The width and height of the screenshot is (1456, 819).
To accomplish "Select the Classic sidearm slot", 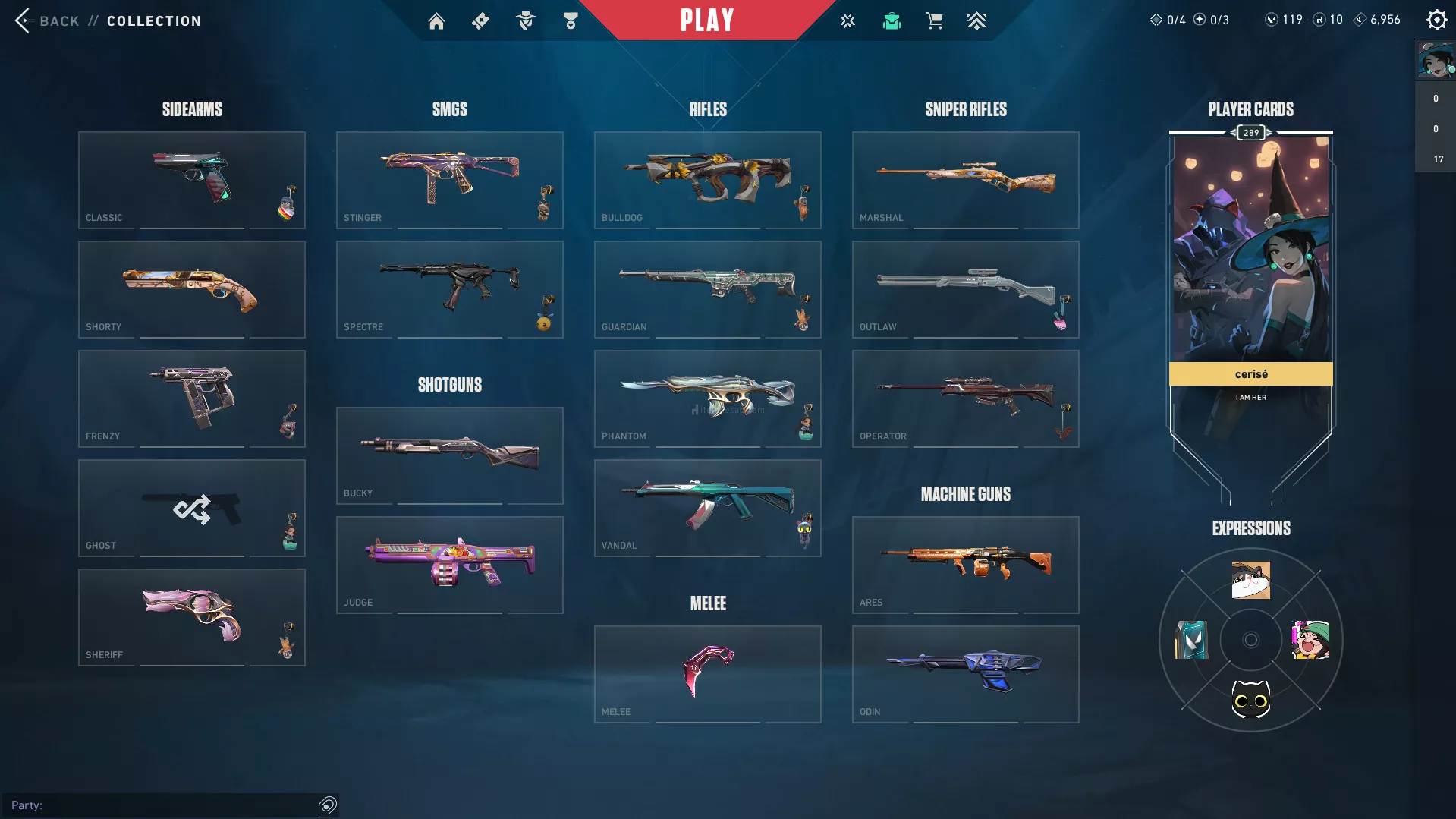I will pos(191,180).
